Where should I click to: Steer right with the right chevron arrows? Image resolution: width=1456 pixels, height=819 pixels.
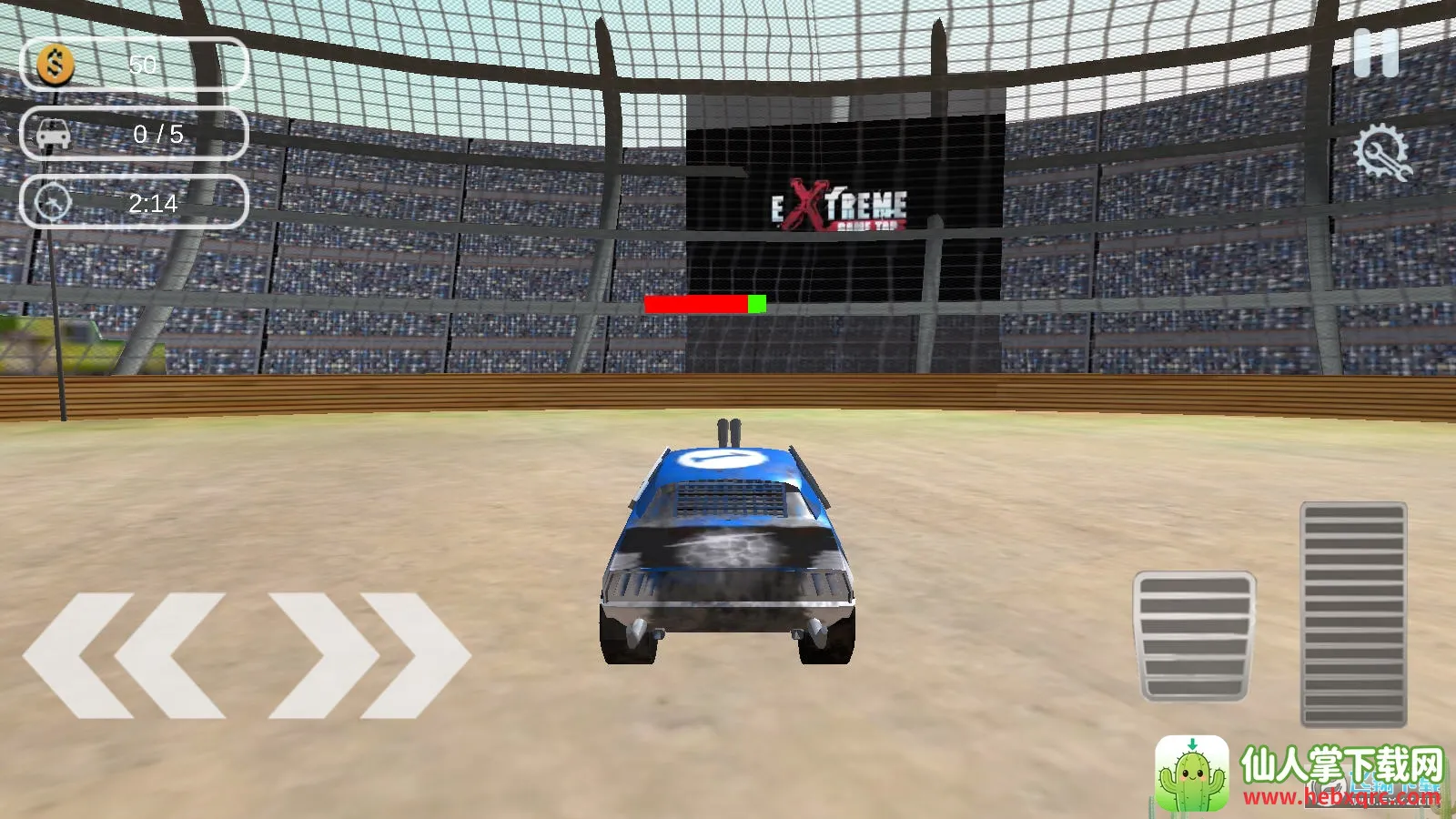tap(369, 654)
